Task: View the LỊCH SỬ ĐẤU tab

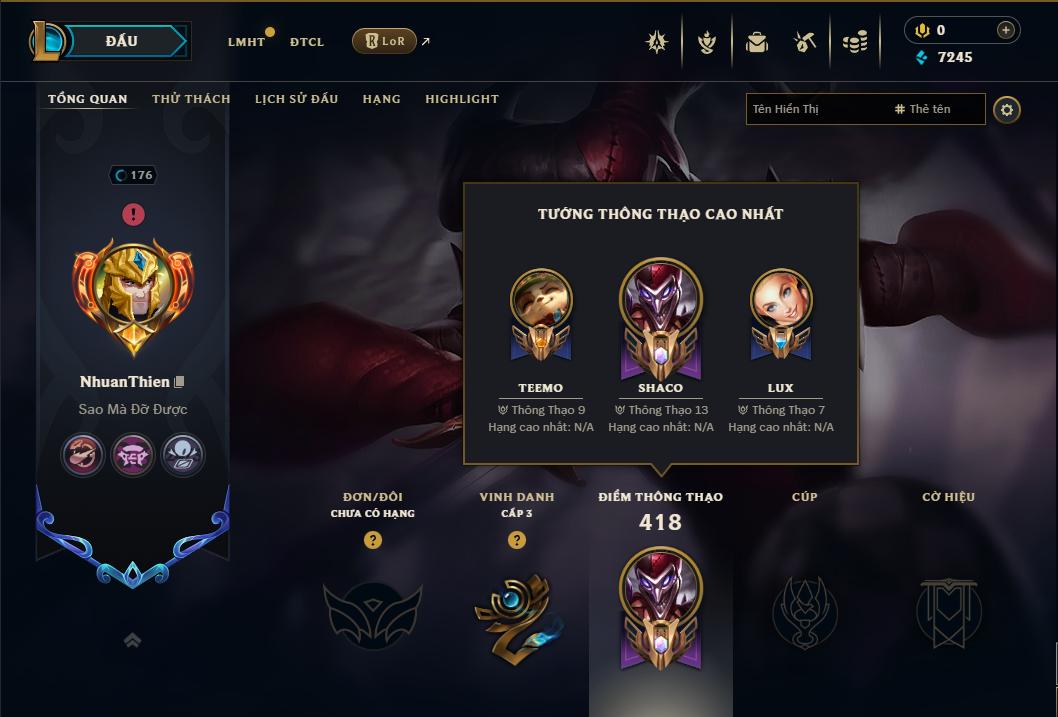Action: coord(296,99)
